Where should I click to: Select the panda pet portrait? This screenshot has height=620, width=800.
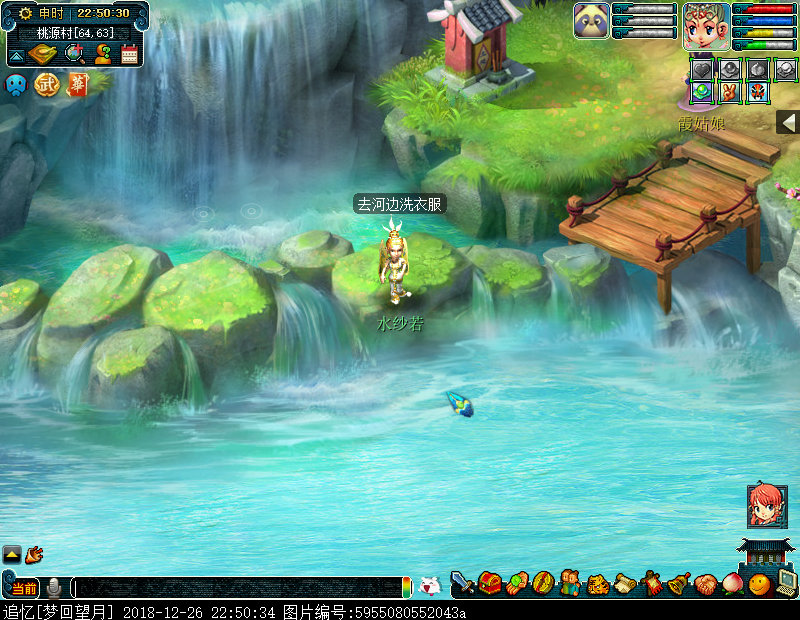(x=592, y=20)
